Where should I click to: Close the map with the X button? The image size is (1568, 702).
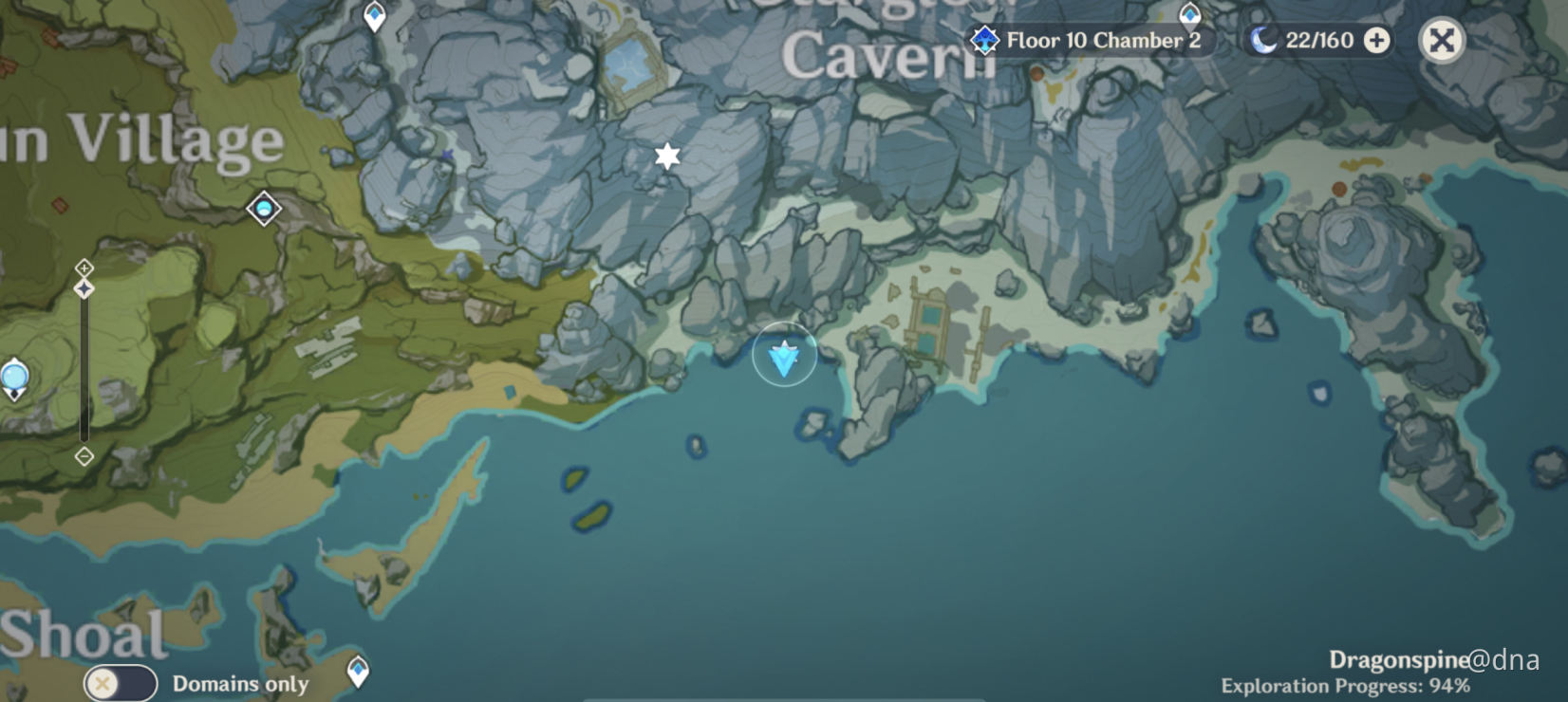tap(1441, 40)
